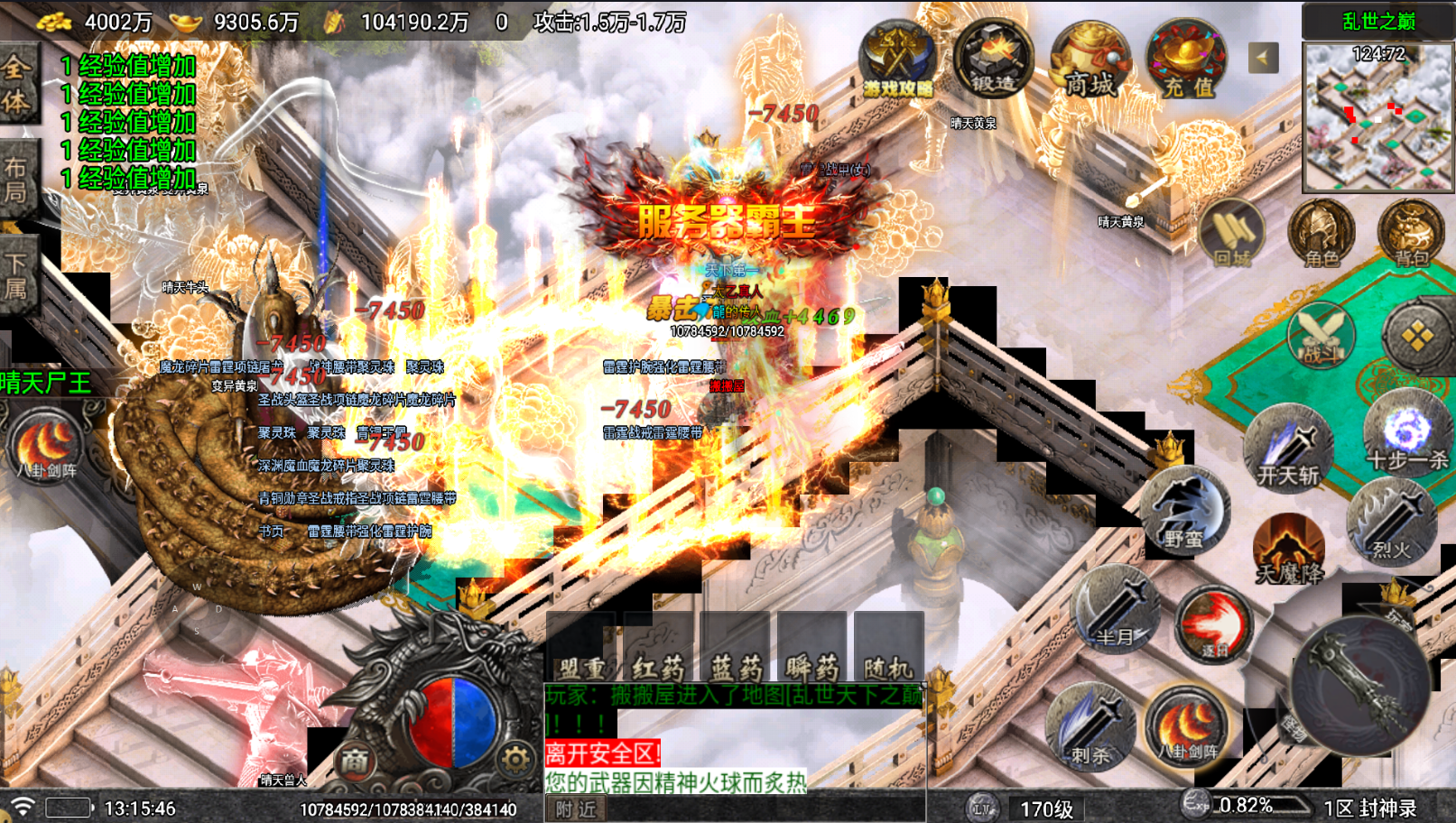
Task: Collapse the top icon row with the arrow
Action: (x=1263, y=59)
